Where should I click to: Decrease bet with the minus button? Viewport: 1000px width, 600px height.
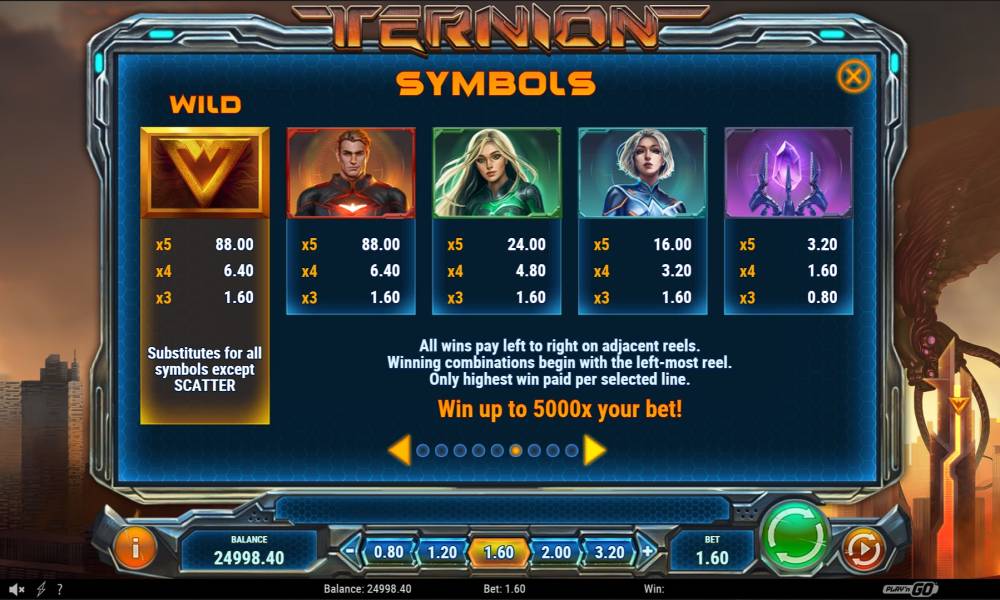[349, 551]
